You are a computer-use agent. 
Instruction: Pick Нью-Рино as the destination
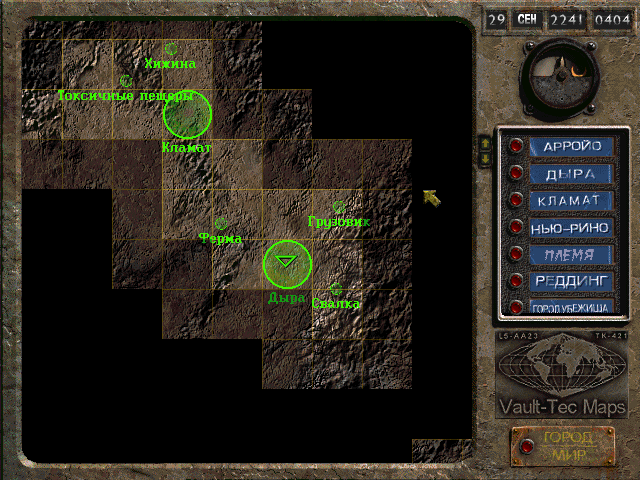pos(571,227)
